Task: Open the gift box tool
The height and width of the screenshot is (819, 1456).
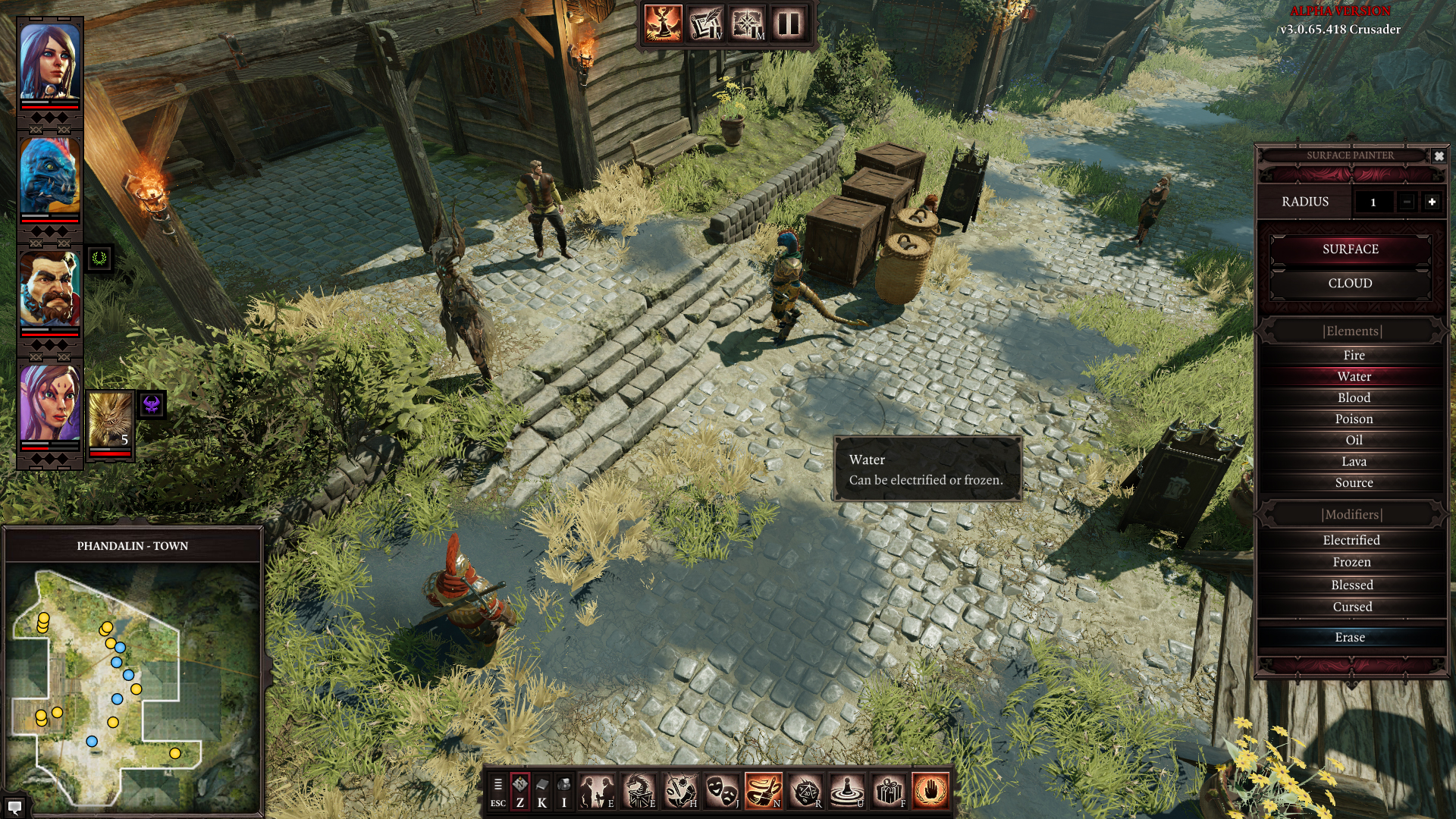Action: (x=888, y=791)
